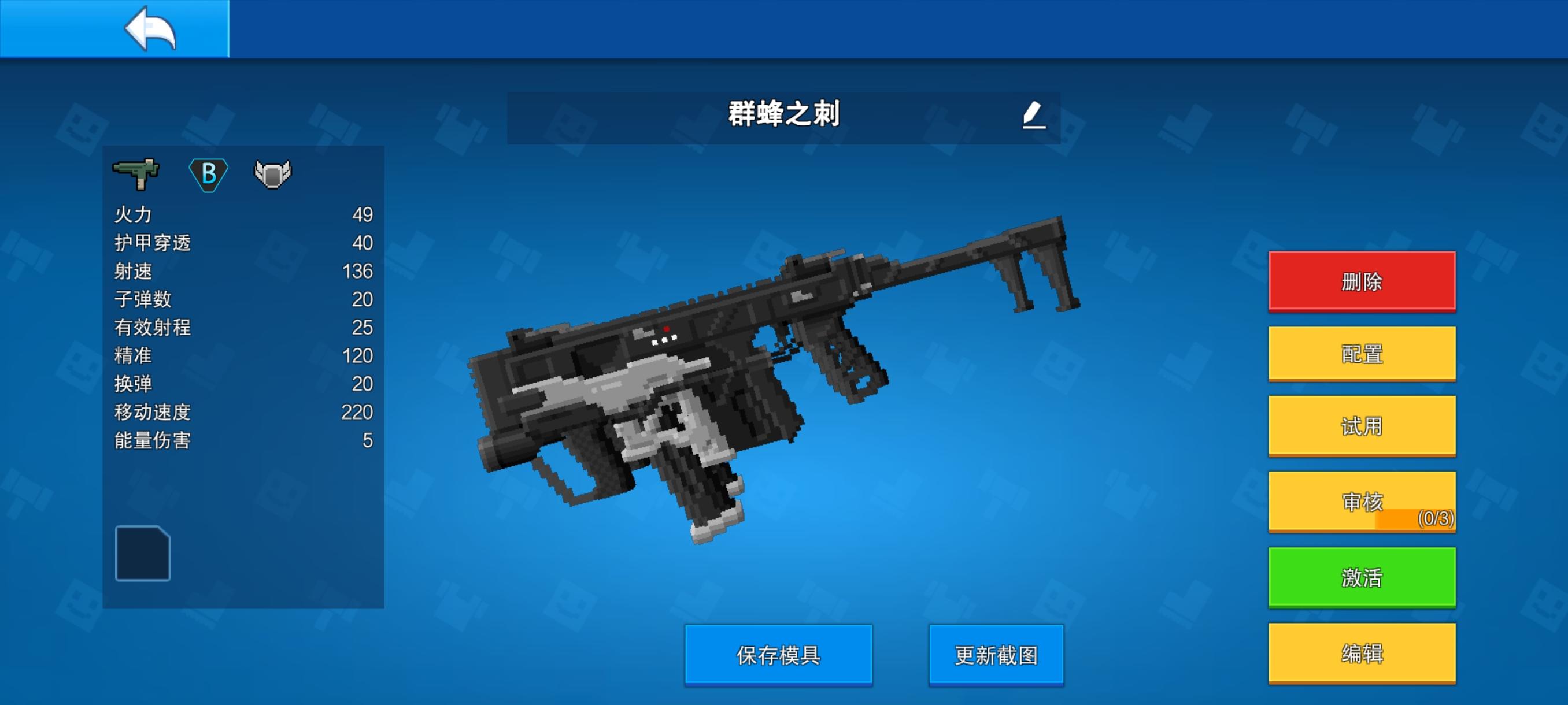Screen dimensions: 1568x705
Task: Start a trial with the 试用 button
Action: pos(1362,427)
